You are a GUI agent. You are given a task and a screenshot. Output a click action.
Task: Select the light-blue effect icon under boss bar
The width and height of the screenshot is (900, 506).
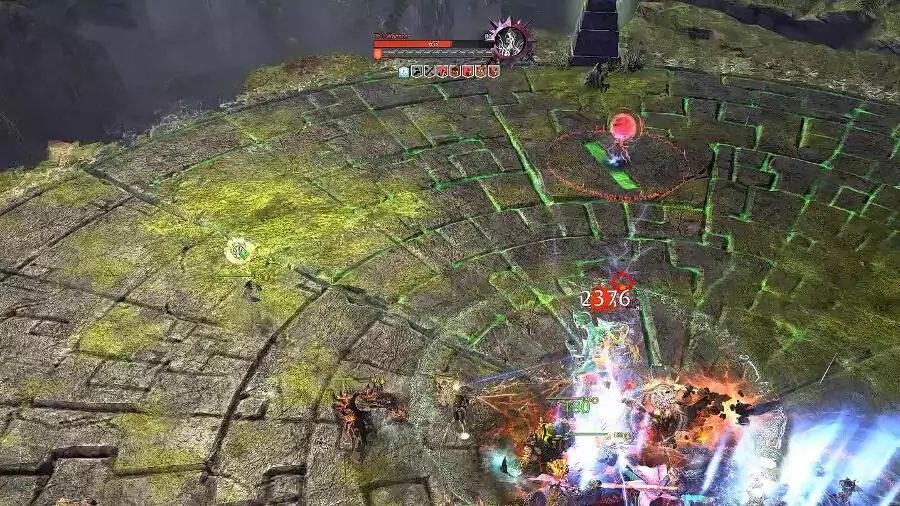pos(404,71)
